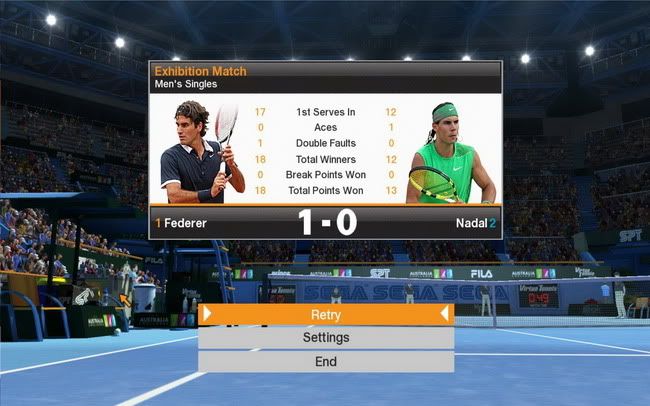Image resolution: width=650 pixels, height=406 pixels.
Task: Choose End to exit the match
Action: pyautogui.click(x=326, y=361)
